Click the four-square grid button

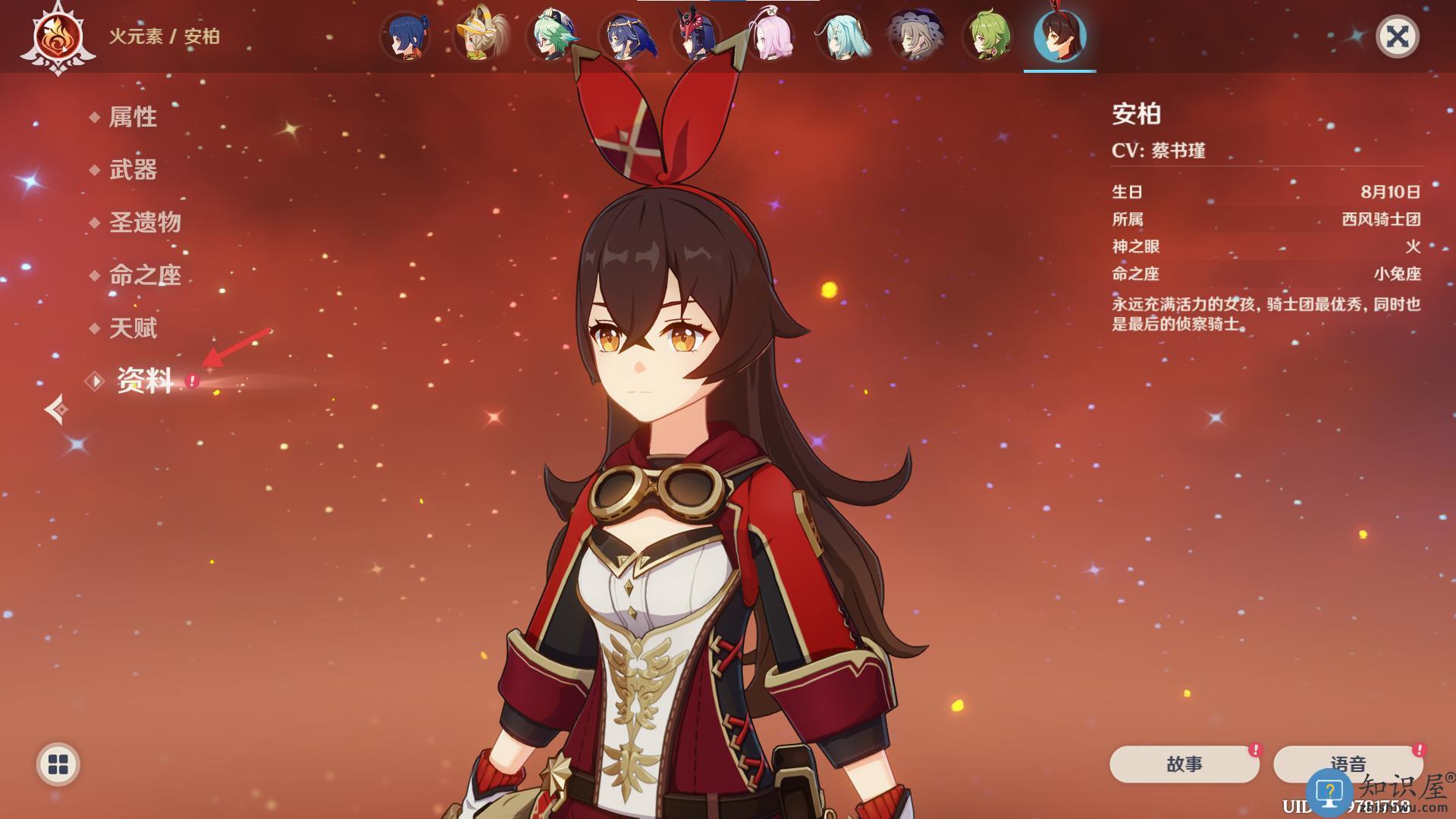tap(58, 764)
